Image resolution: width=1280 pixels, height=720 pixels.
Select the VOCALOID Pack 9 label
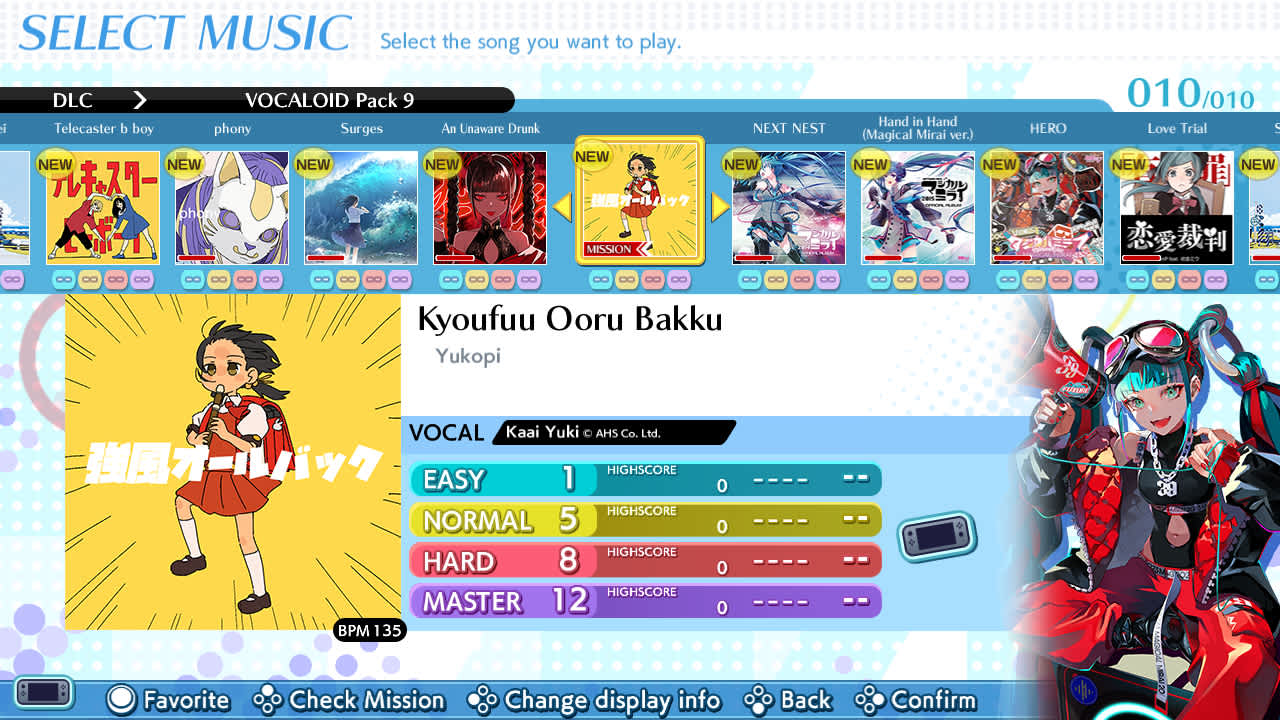[x=329, y=100]
